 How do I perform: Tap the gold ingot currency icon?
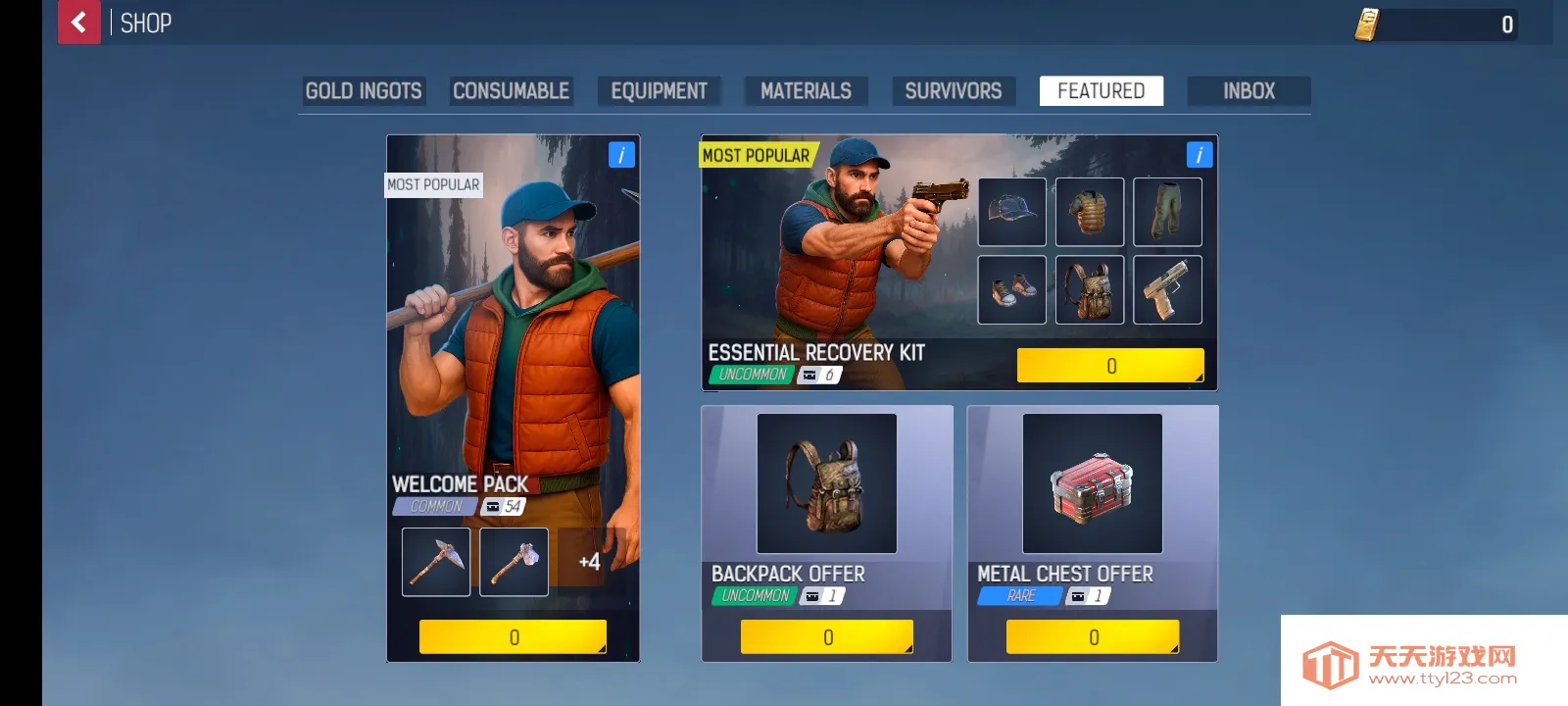(x=1367, y=25)
